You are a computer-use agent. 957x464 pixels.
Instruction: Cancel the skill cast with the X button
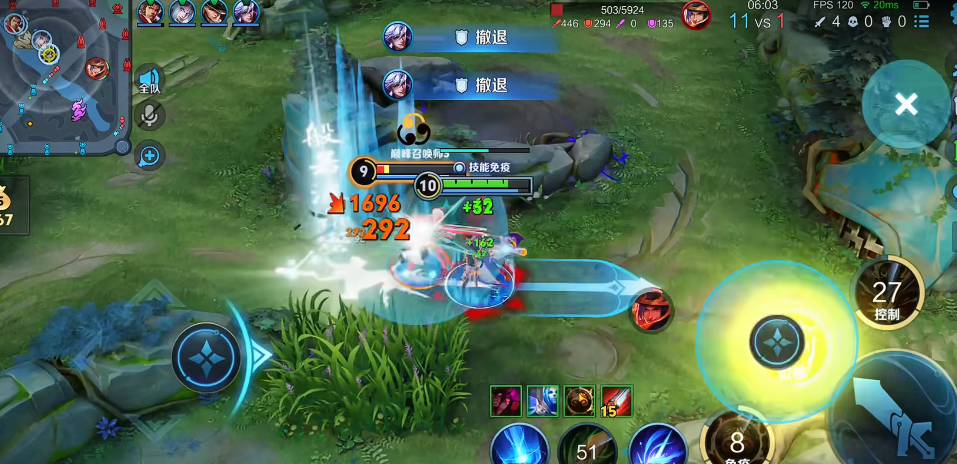(906, 104)
